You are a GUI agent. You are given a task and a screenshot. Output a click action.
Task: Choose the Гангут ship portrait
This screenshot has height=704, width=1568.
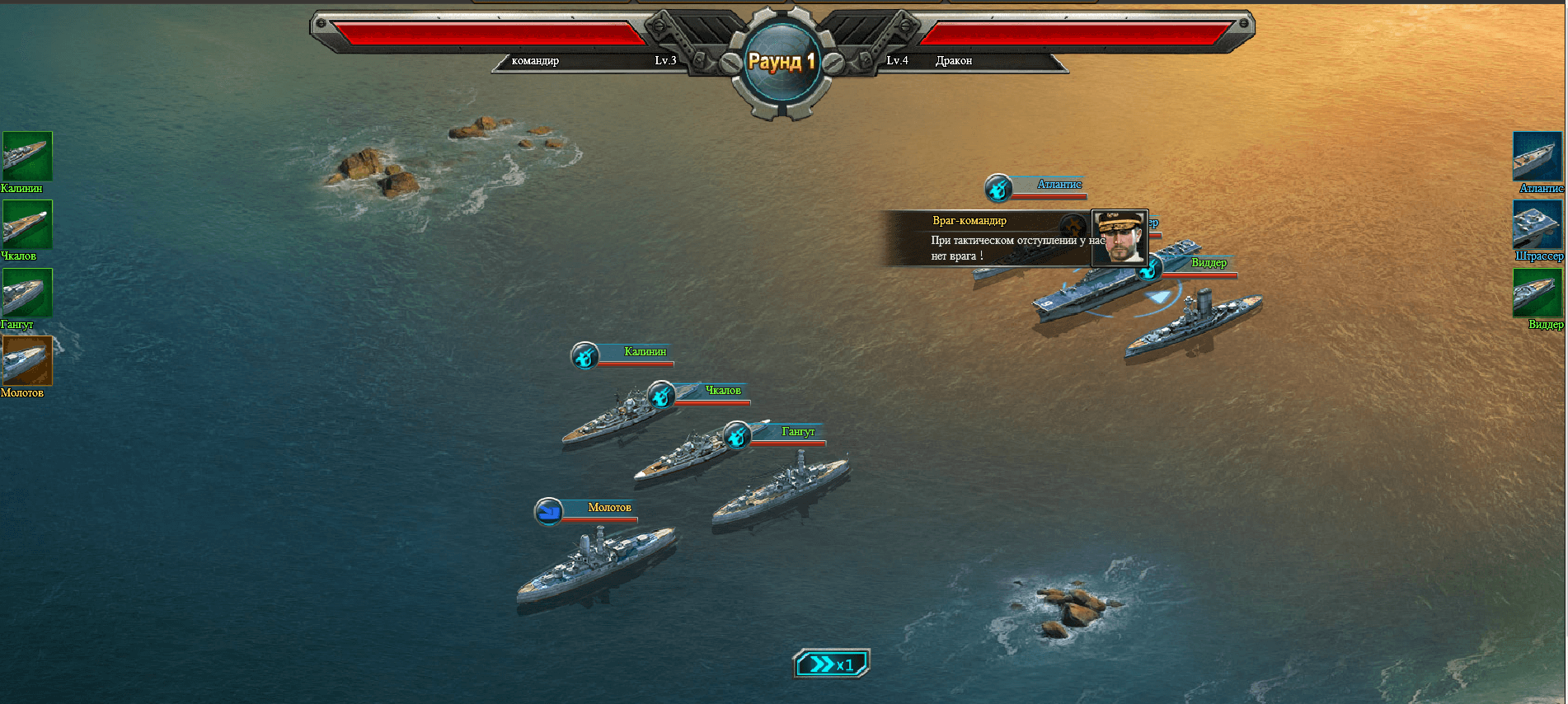coord(26,293)
